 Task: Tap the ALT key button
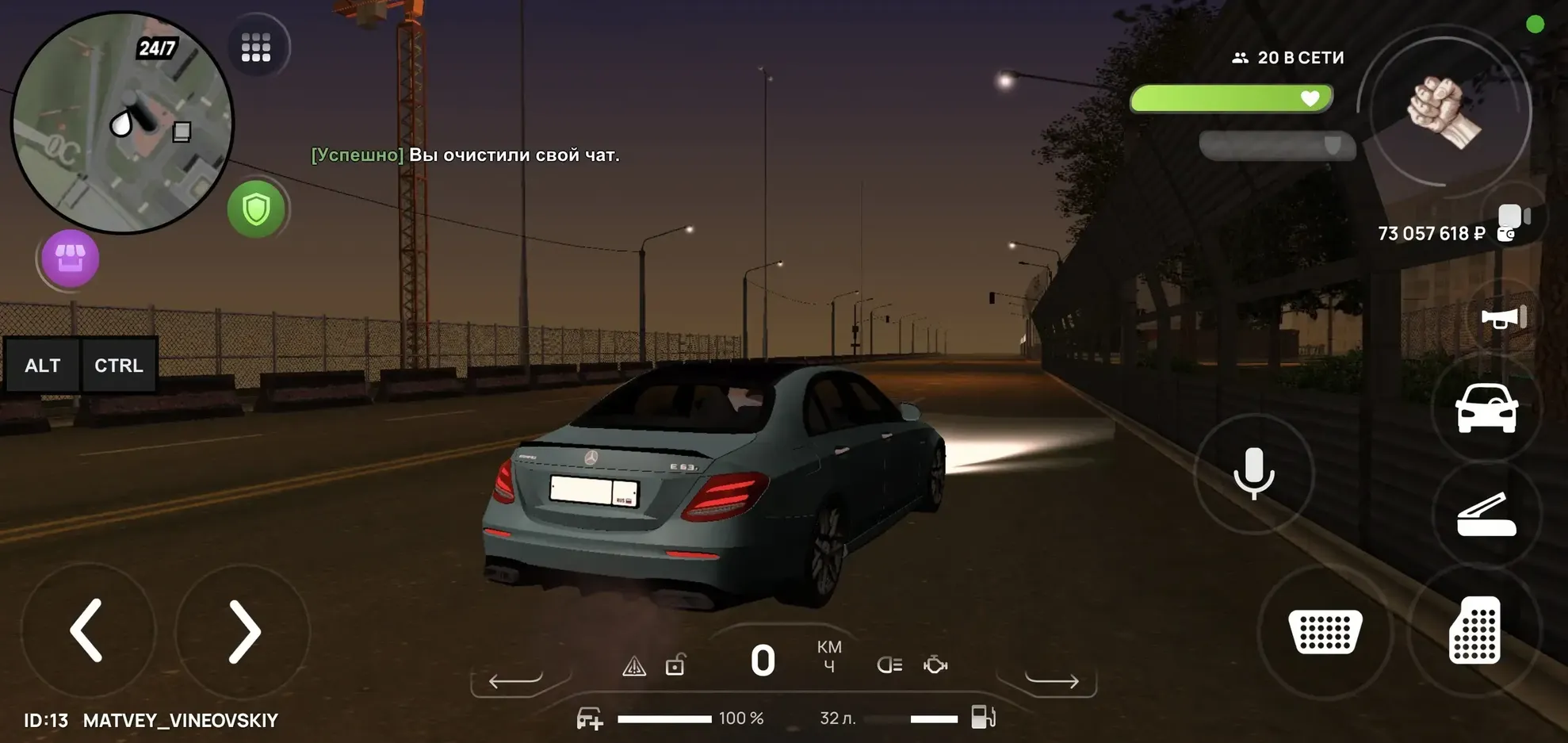tap(43, 366)
